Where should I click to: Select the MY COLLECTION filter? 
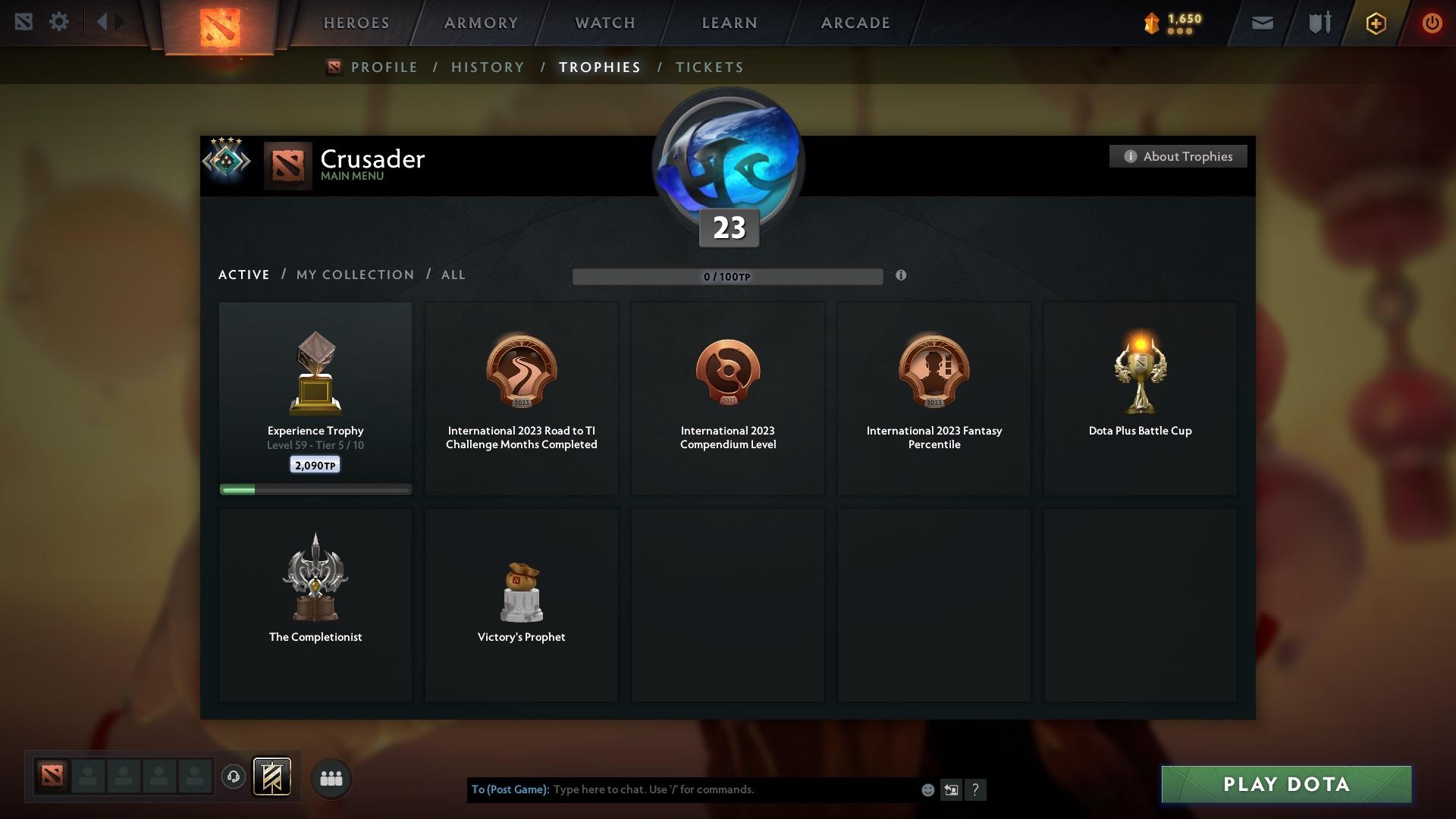pyautogui.click(x=354, y=275)
